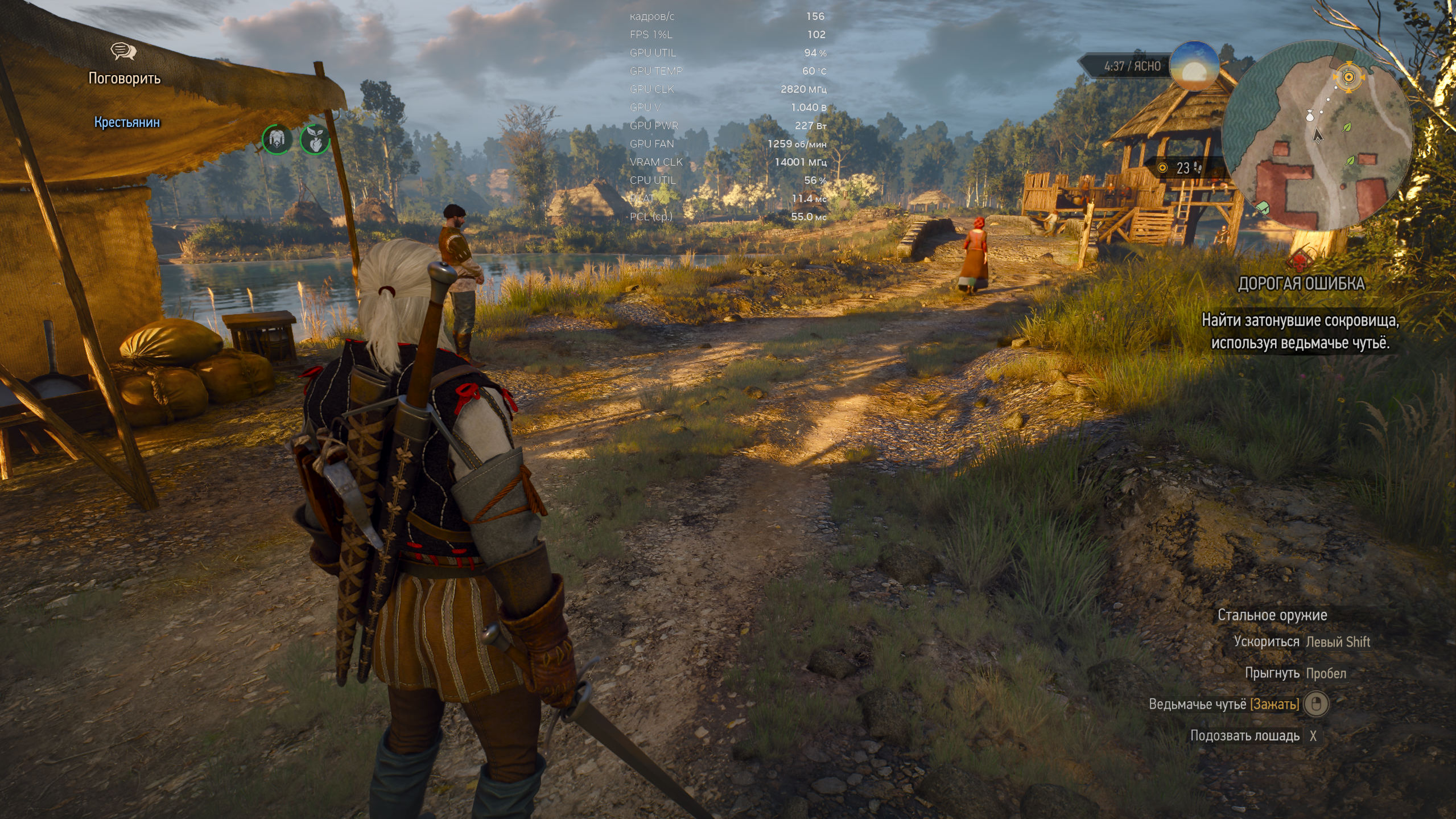Click the armor buff icon
This screenshot has width=1456, height=819.
coord(277,139)
